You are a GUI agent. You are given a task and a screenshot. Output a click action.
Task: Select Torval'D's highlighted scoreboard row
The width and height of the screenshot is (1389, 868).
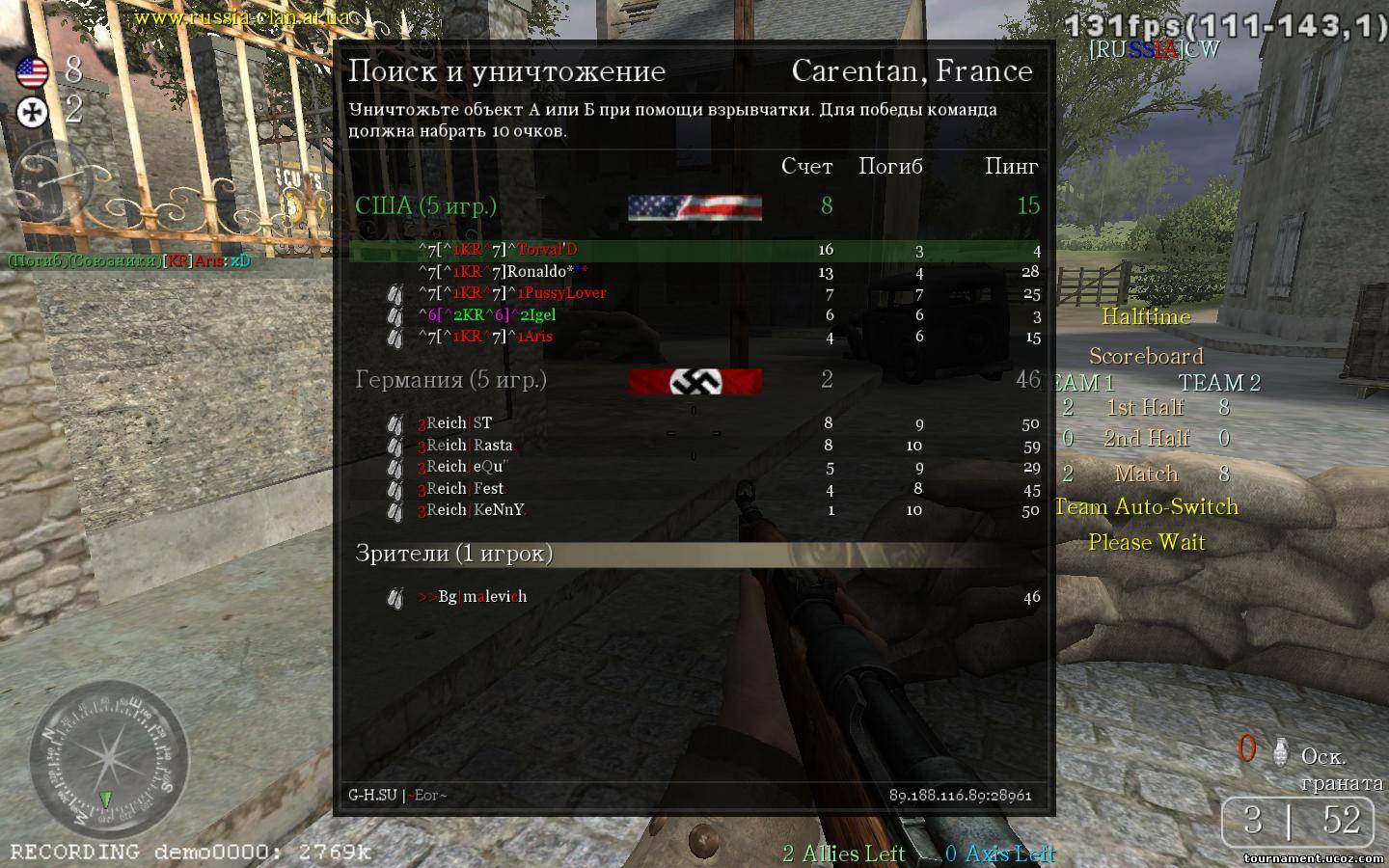(694, 251)
